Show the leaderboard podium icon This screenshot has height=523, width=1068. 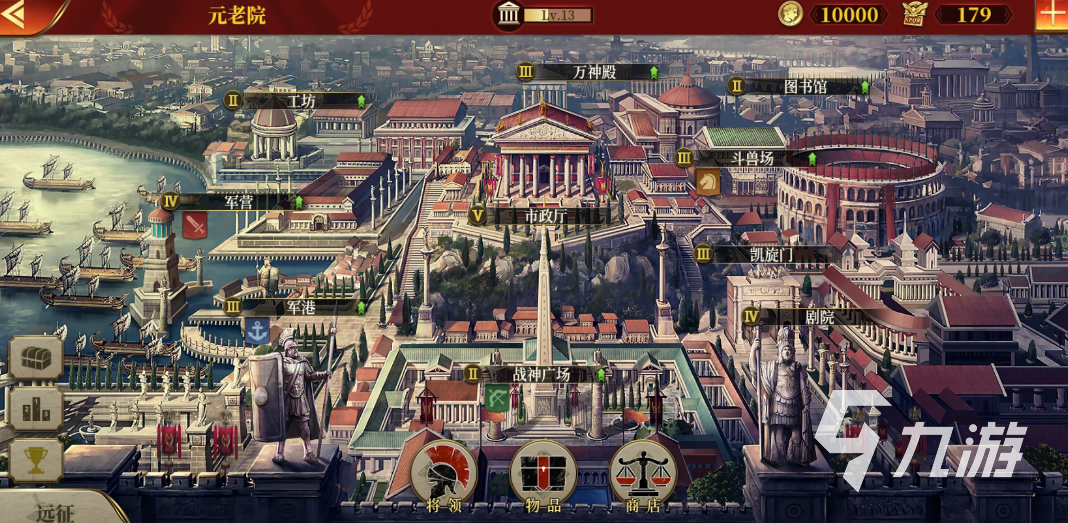click(x=37, y=409)
